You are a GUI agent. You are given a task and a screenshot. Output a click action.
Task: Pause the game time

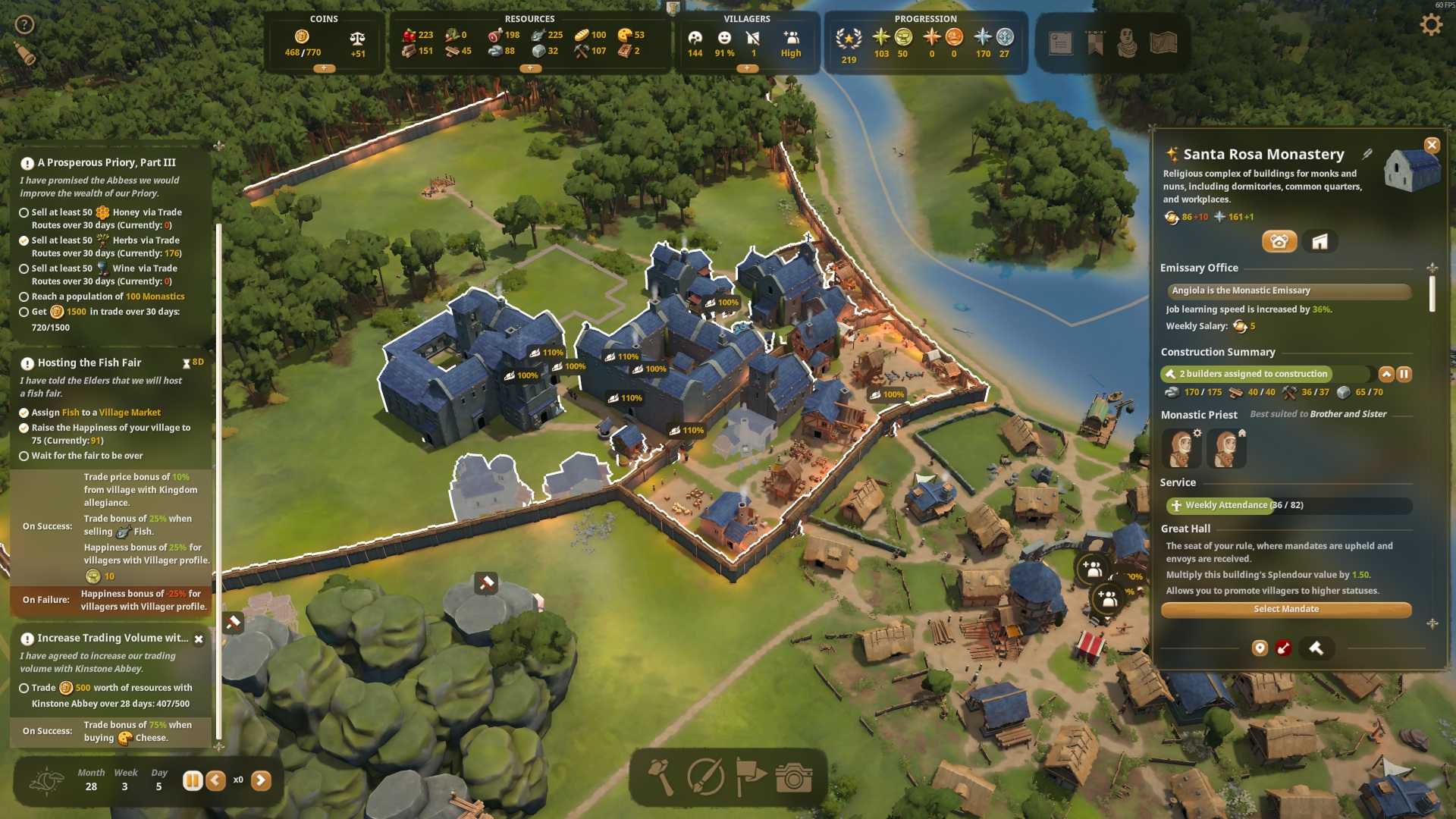click(192, 780)
